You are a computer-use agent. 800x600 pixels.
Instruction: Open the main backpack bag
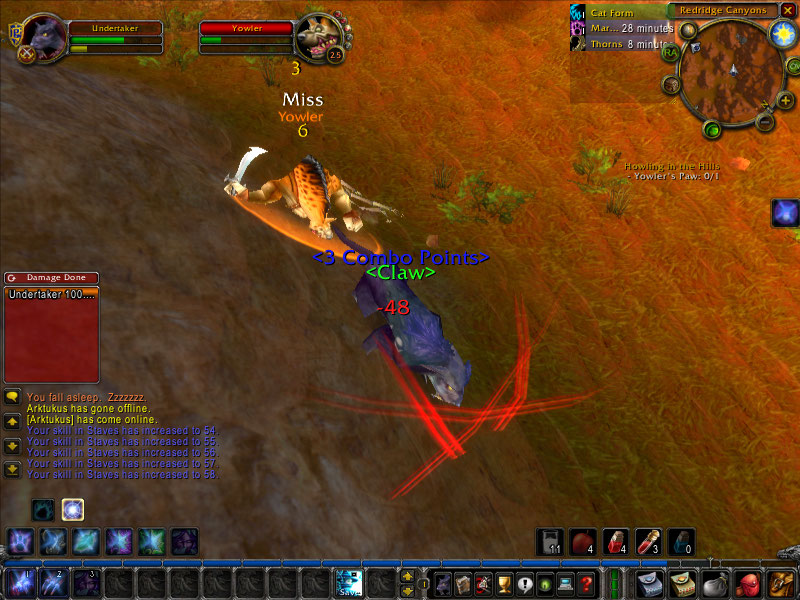[x=781, y=582]
